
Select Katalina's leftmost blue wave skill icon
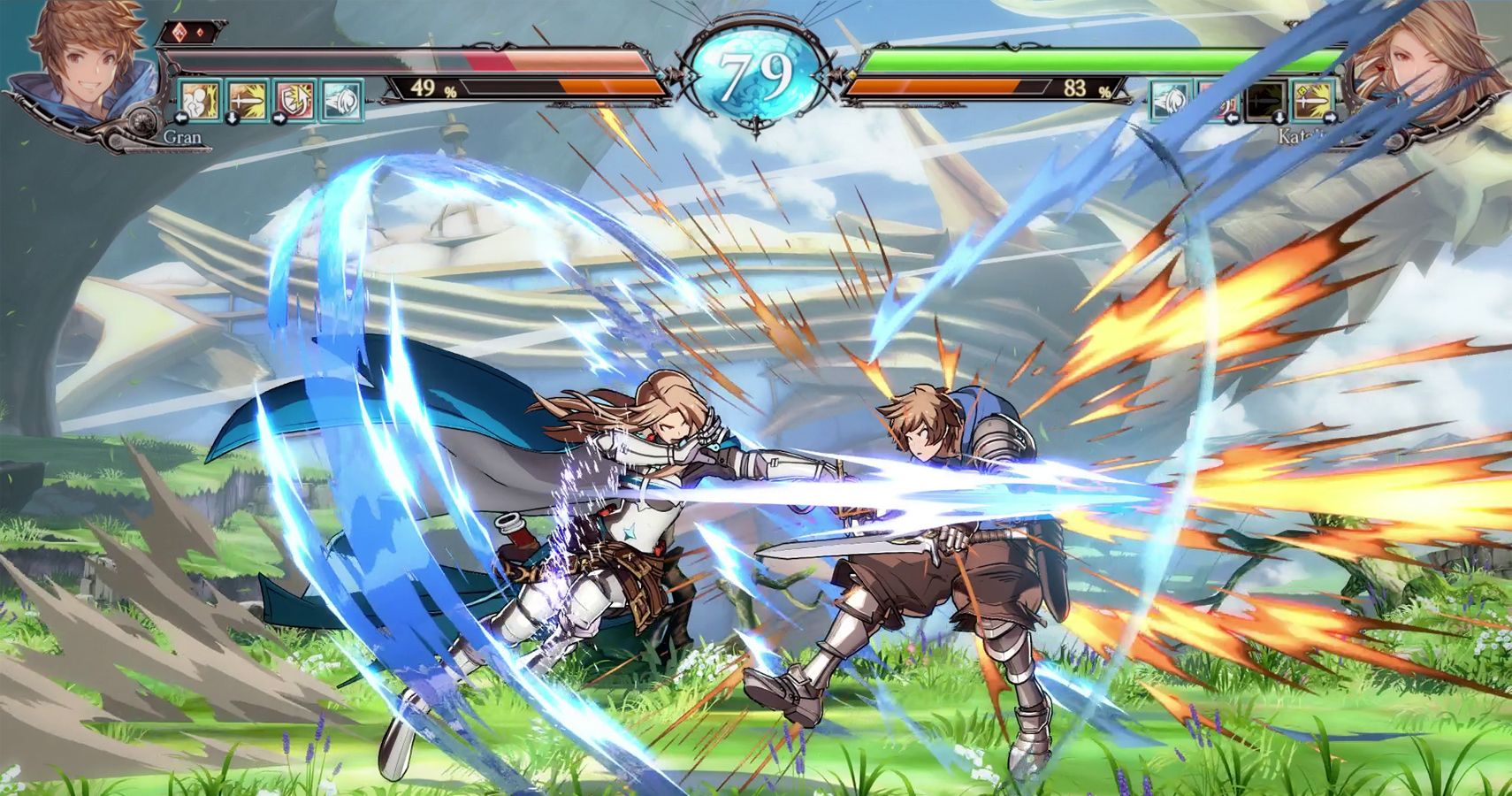click(1170, 100)
